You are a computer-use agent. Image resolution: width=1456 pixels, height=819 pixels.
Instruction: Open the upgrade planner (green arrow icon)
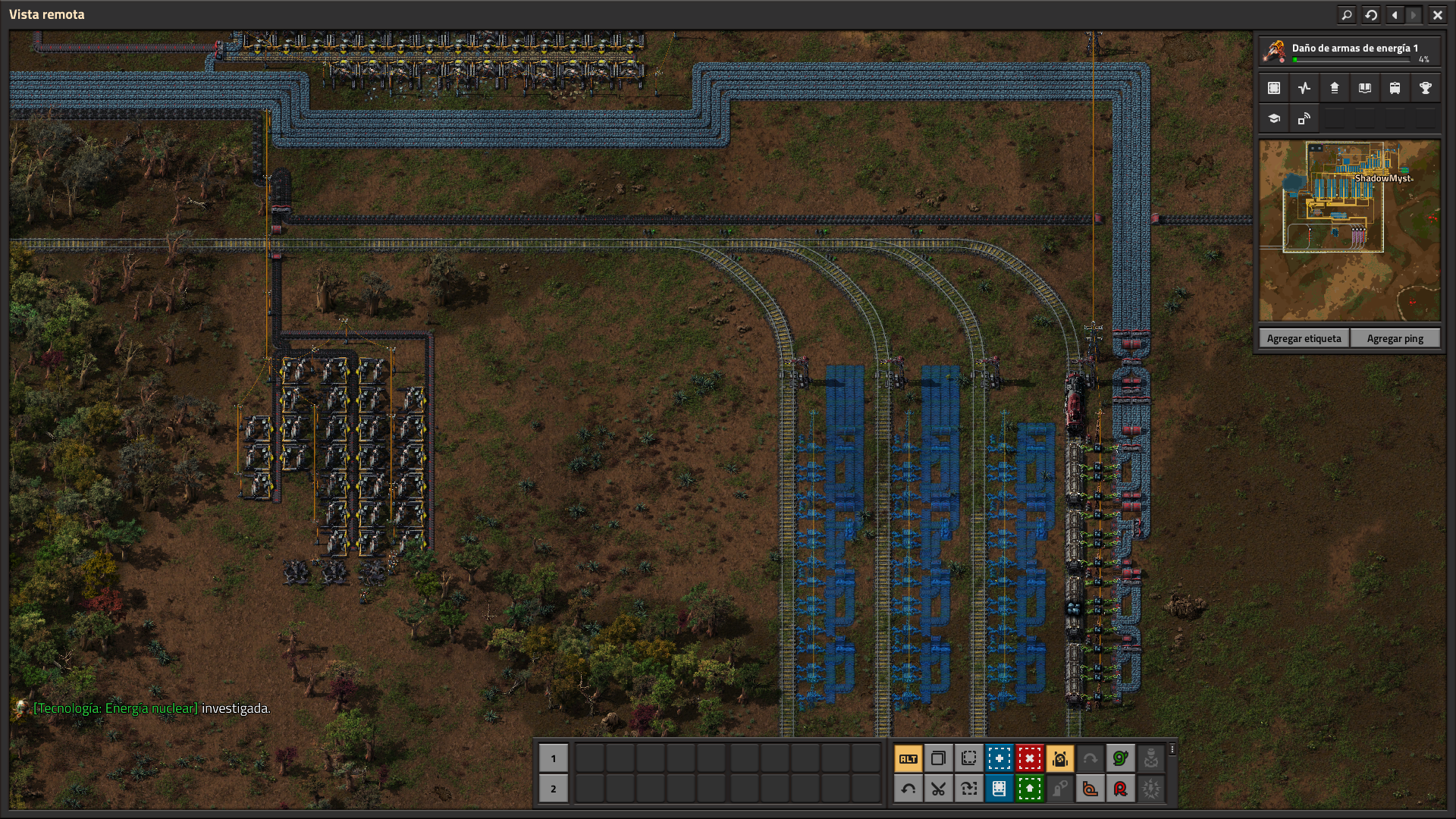click(x=1028, y=789)
